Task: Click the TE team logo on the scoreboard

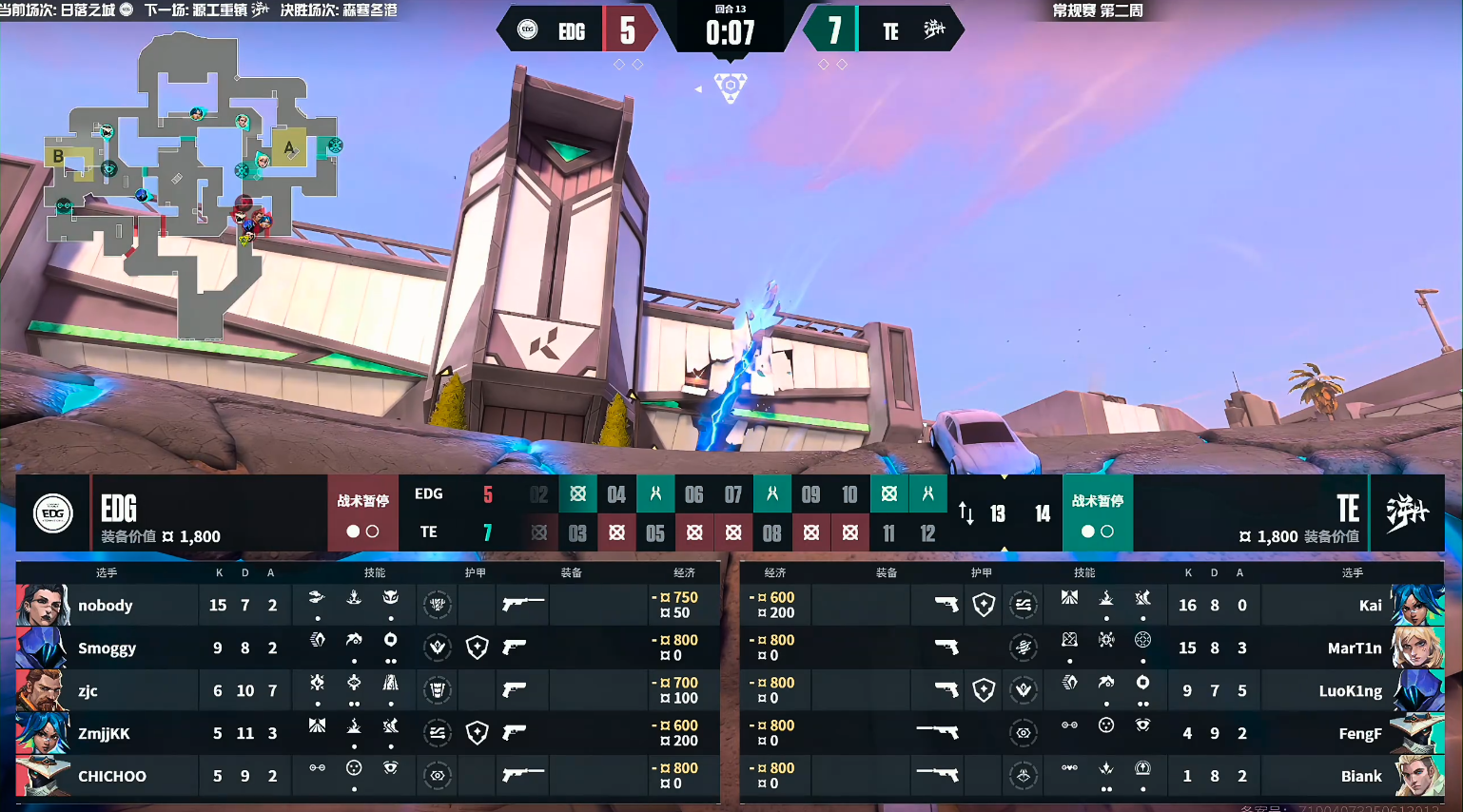Action: [x=1407, y=513]
